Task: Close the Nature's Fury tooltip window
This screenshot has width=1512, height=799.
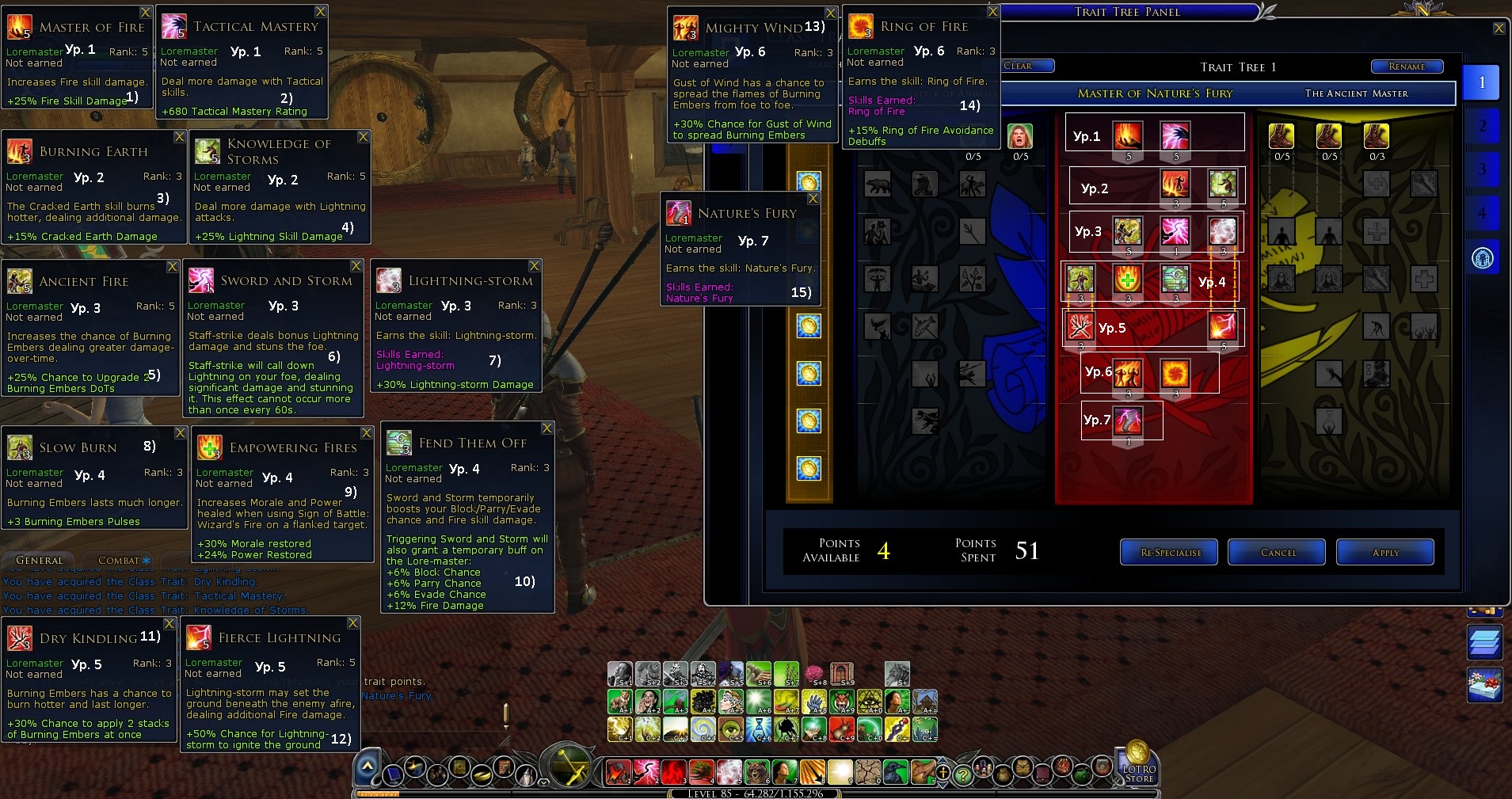Action: (x=813, y=199)
